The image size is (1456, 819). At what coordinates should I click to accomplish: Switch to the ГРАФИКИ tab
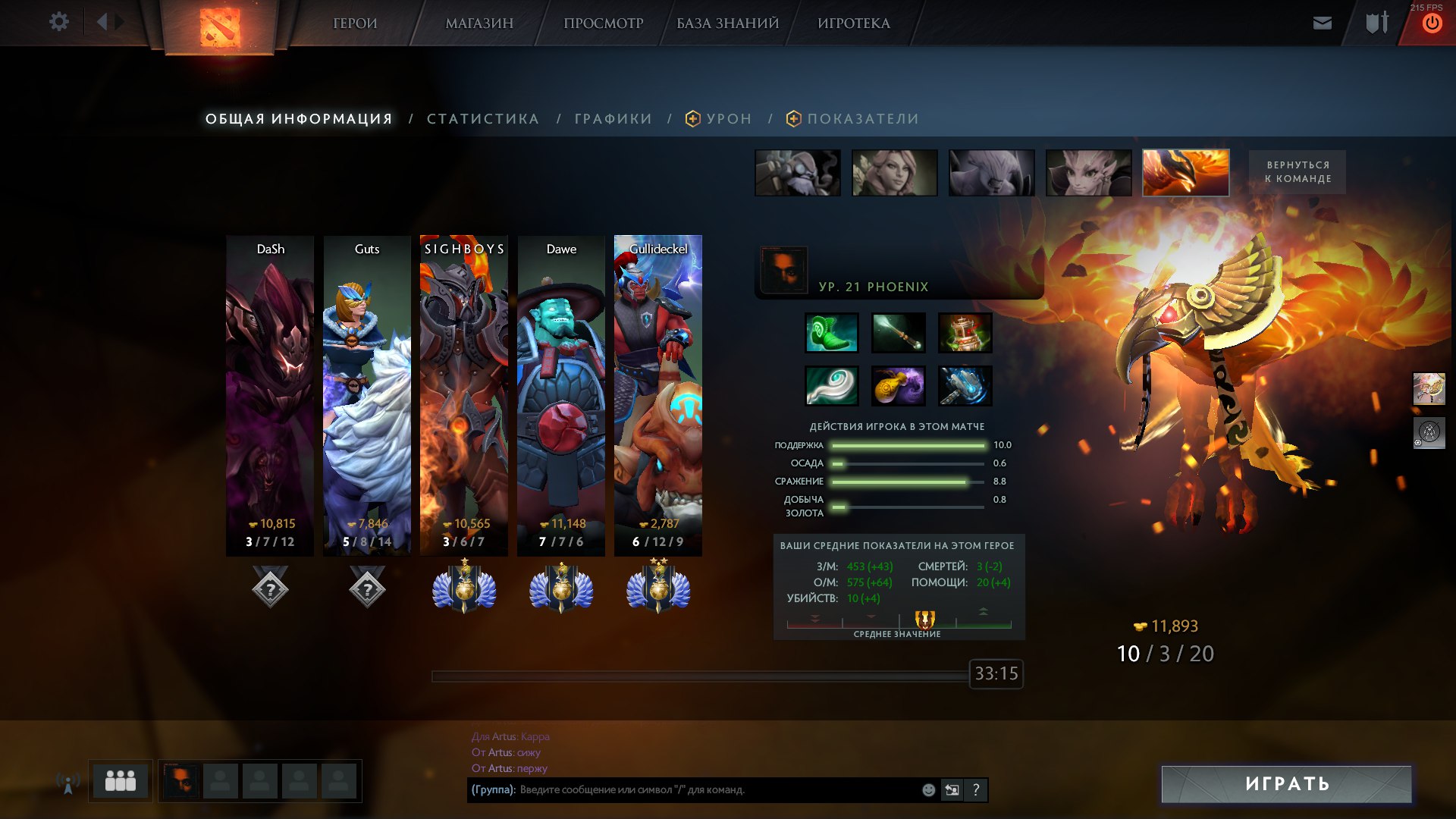pyautogui.click(x=613, y=119)
